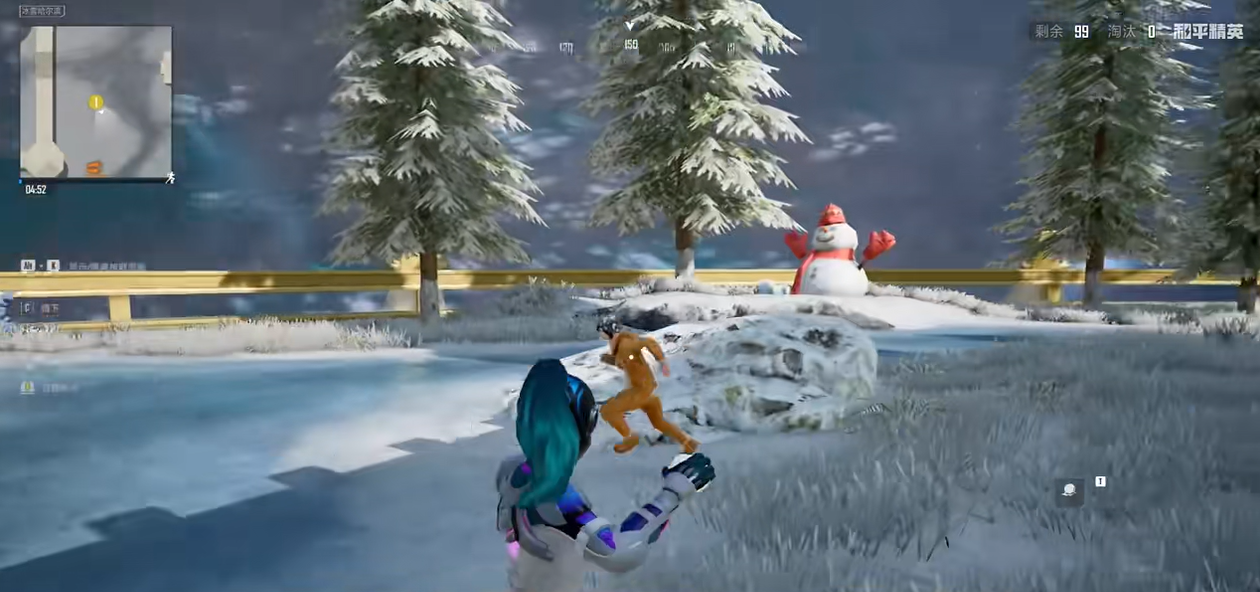This screenshot has height=592, width=1260.
Task: Click the orange marker on the minimap
Action: [94, 167]
